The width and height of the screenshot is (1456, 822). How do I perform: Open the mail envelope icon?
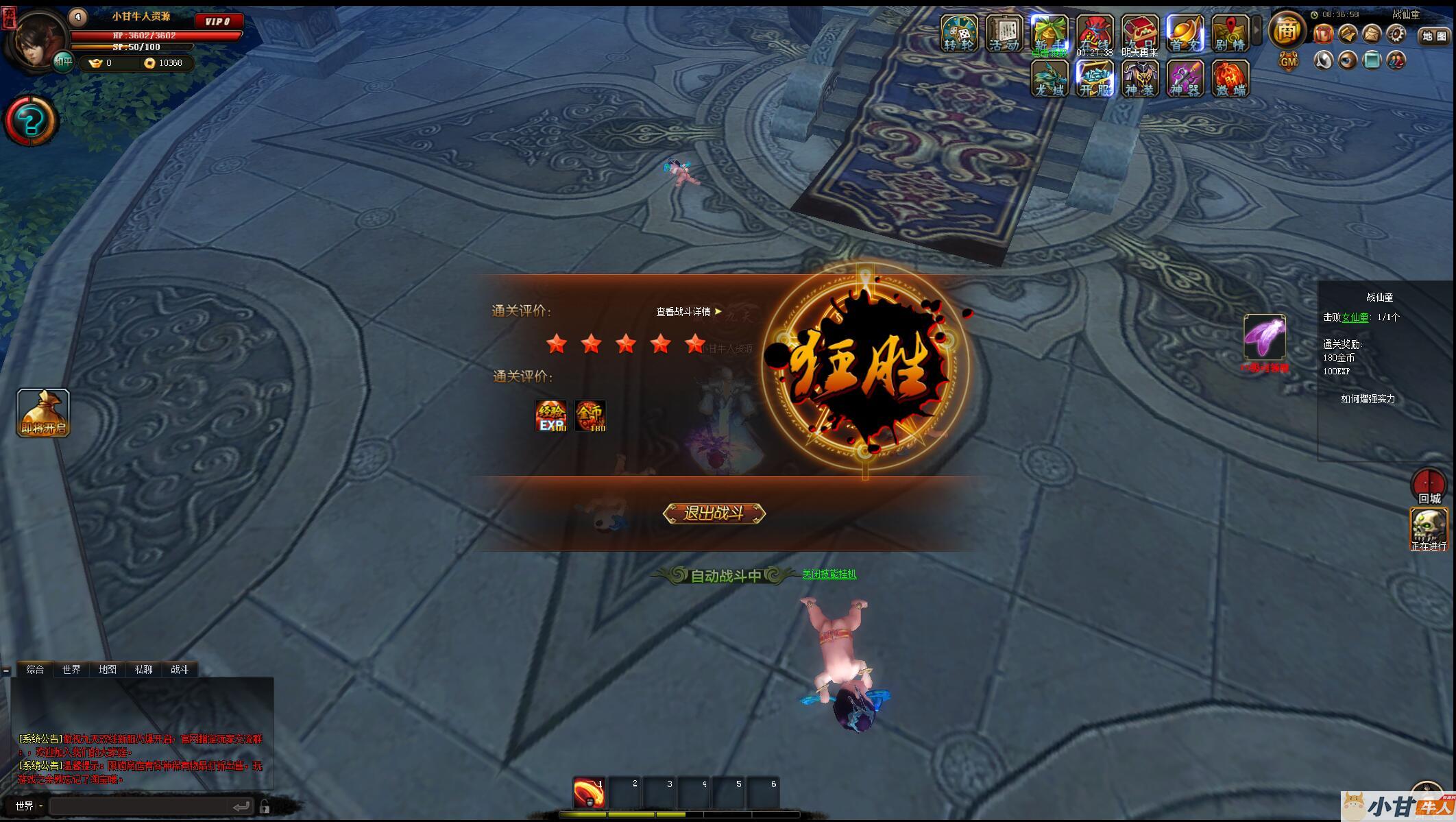click(x=1372, y=34)
